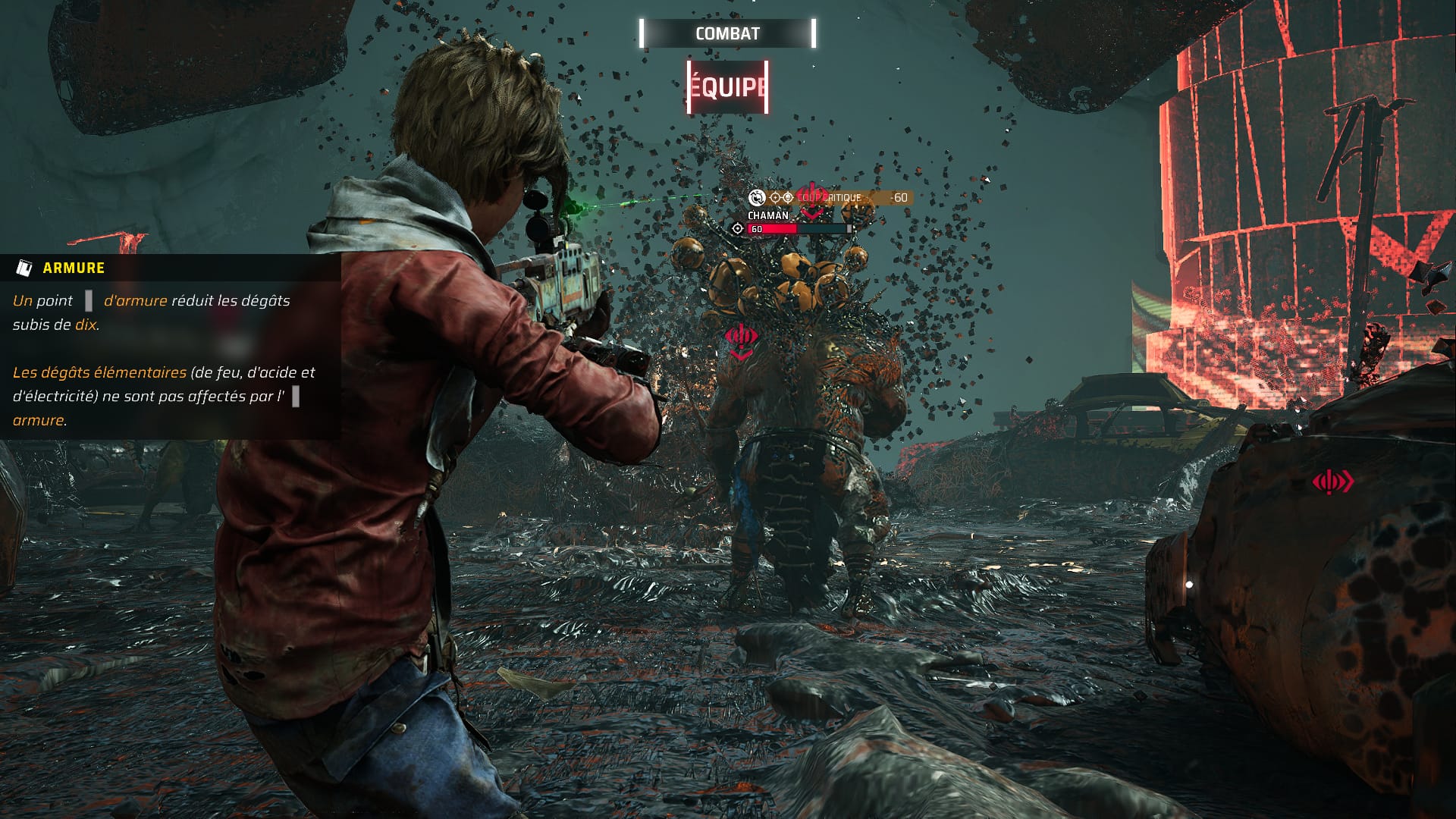1456x819 pixels.
Task: Open the ARMURE tutorial tip header
Action: tap(74, 268)
